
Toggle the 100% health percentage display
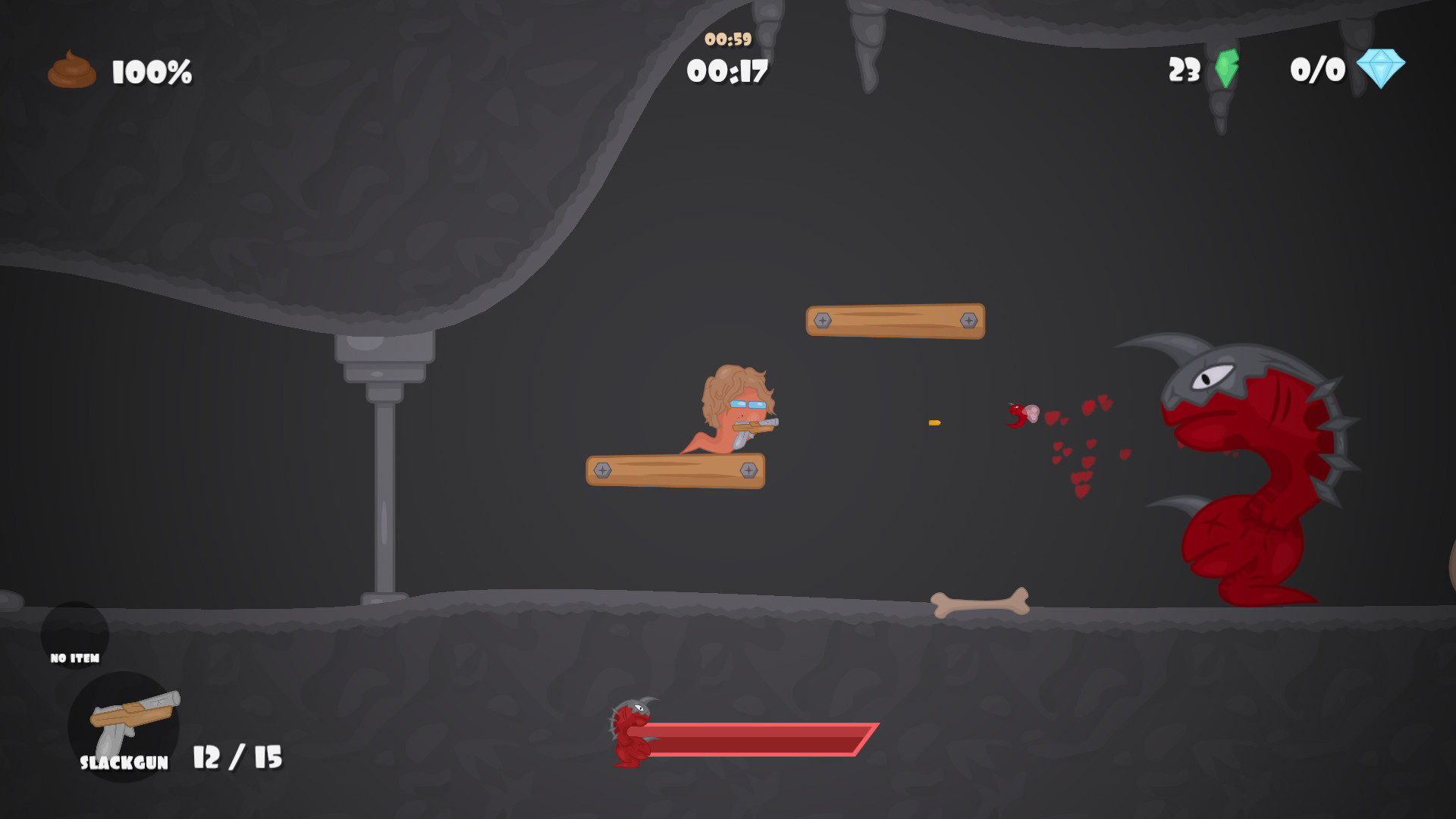[x=149, y=72]
